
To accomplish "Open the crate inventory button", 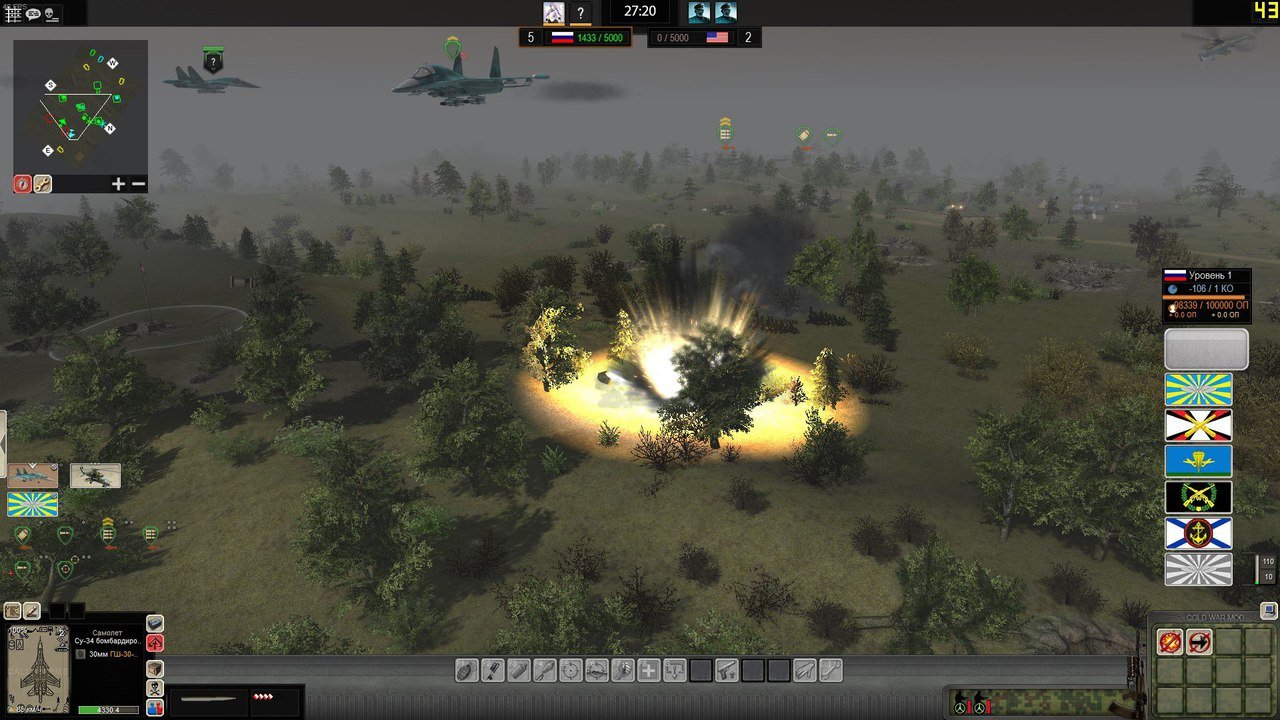I will [155, 668].
